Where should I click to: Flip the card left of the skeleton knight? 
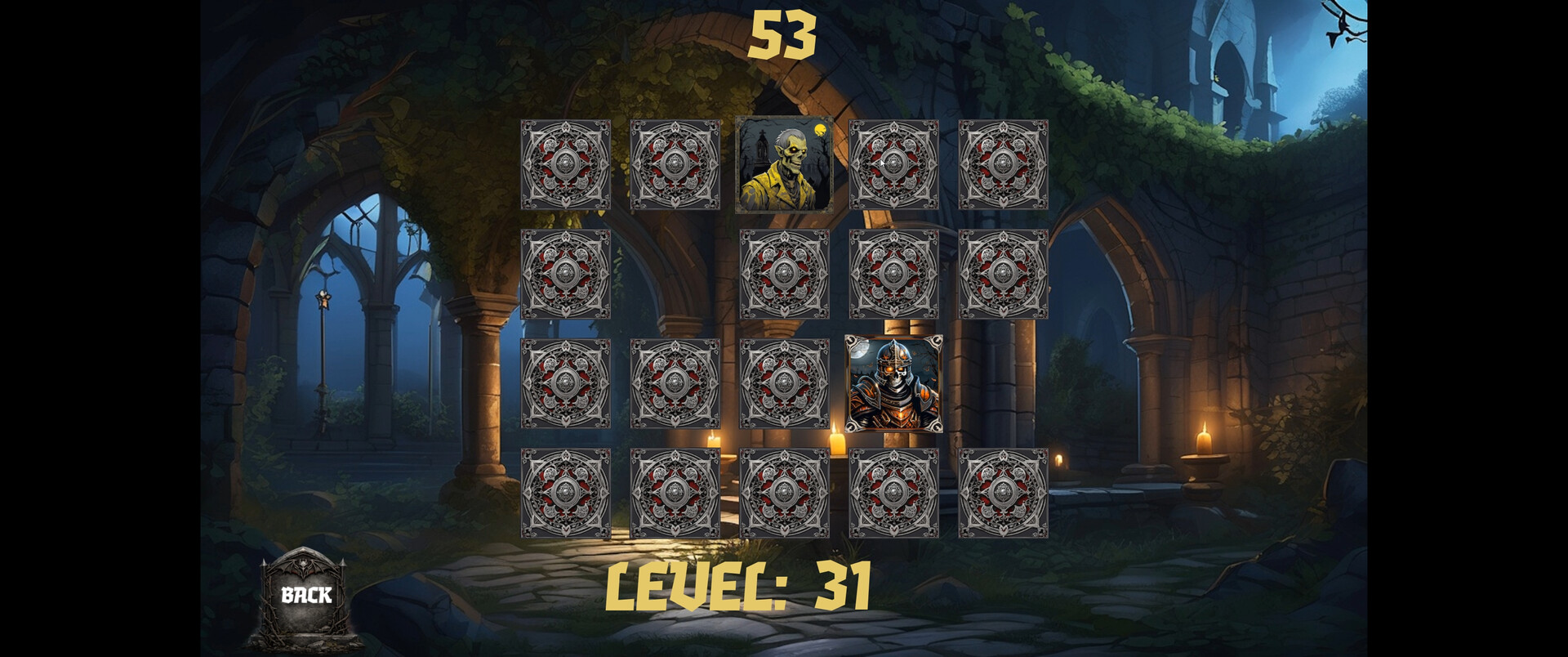pyautogui.click(x=786, y=384)
